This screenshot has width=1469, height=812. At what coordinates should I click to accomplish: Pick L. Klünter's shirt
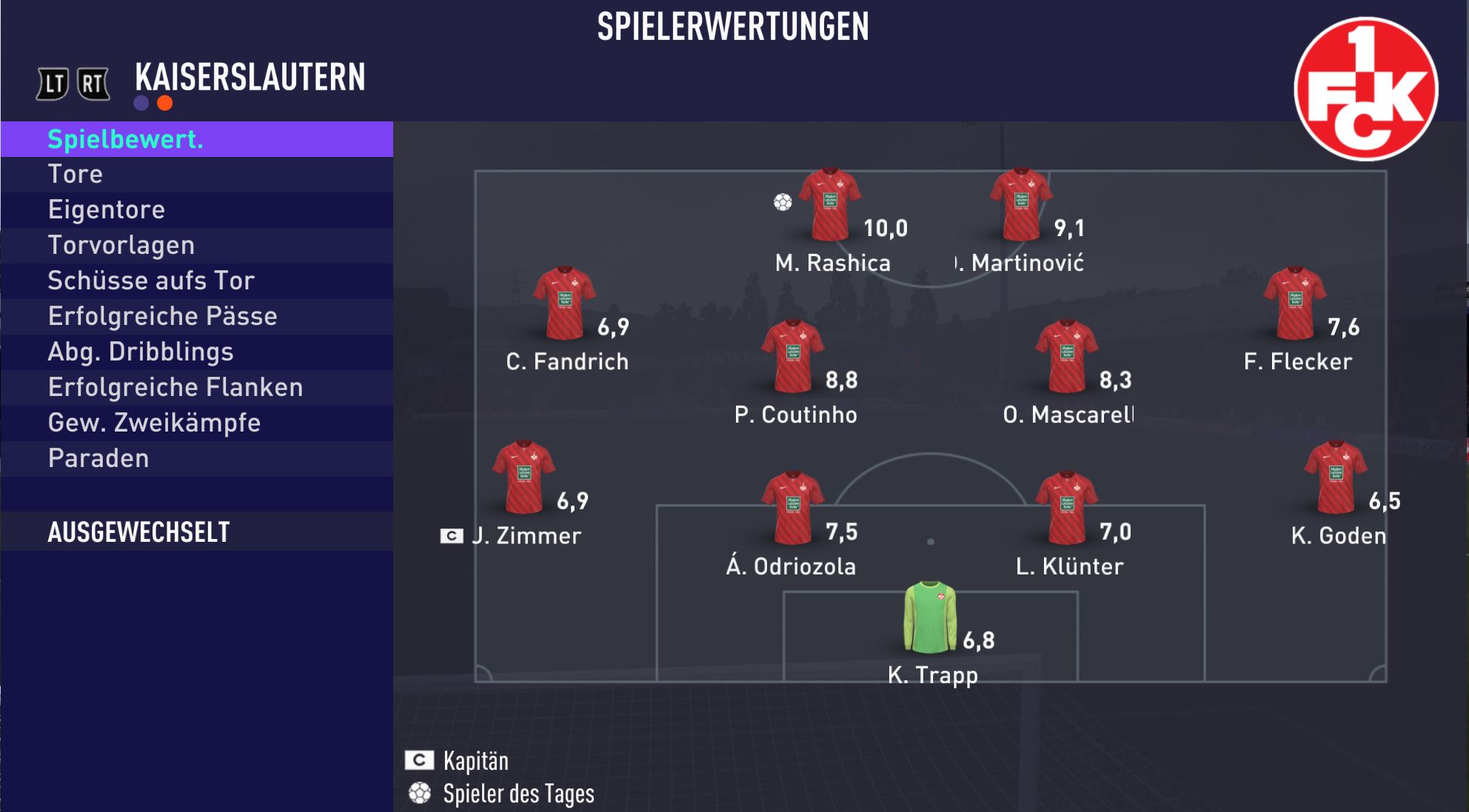point(1066,509)
